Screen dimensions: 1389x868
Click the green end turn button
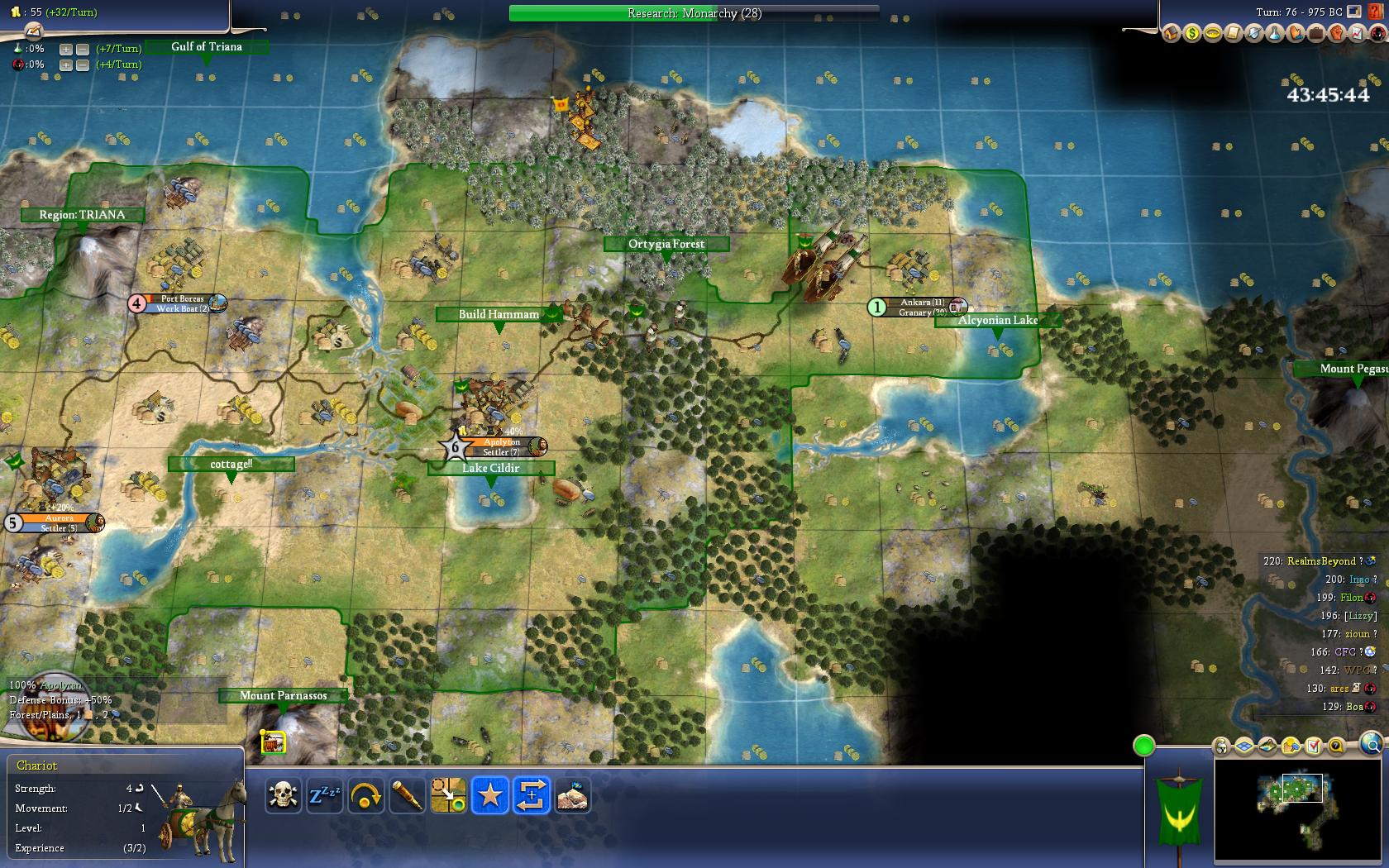coord(1143,746)
